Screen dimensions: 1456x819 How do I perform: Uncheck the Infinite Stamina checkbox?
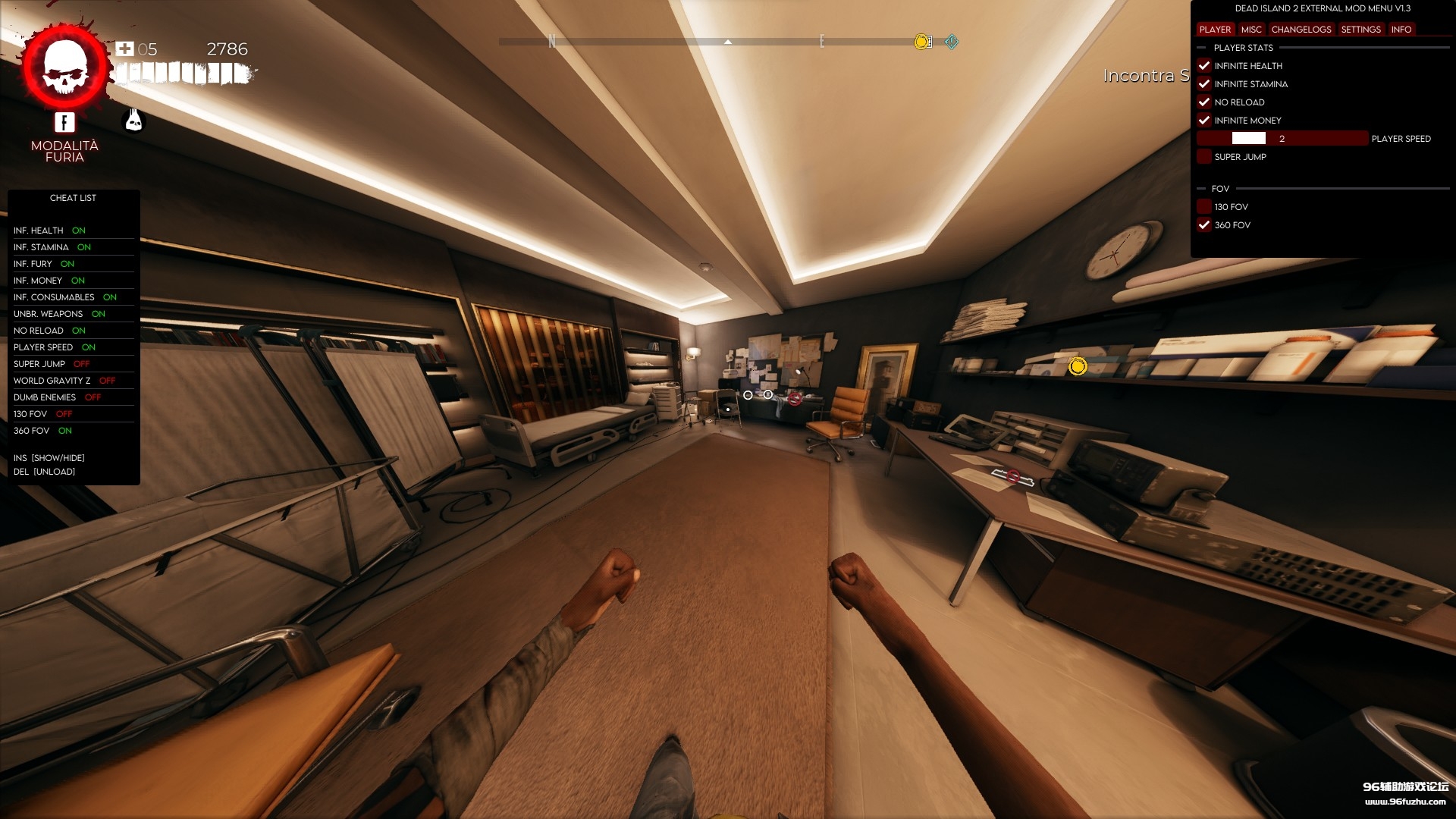[1205, 84]
